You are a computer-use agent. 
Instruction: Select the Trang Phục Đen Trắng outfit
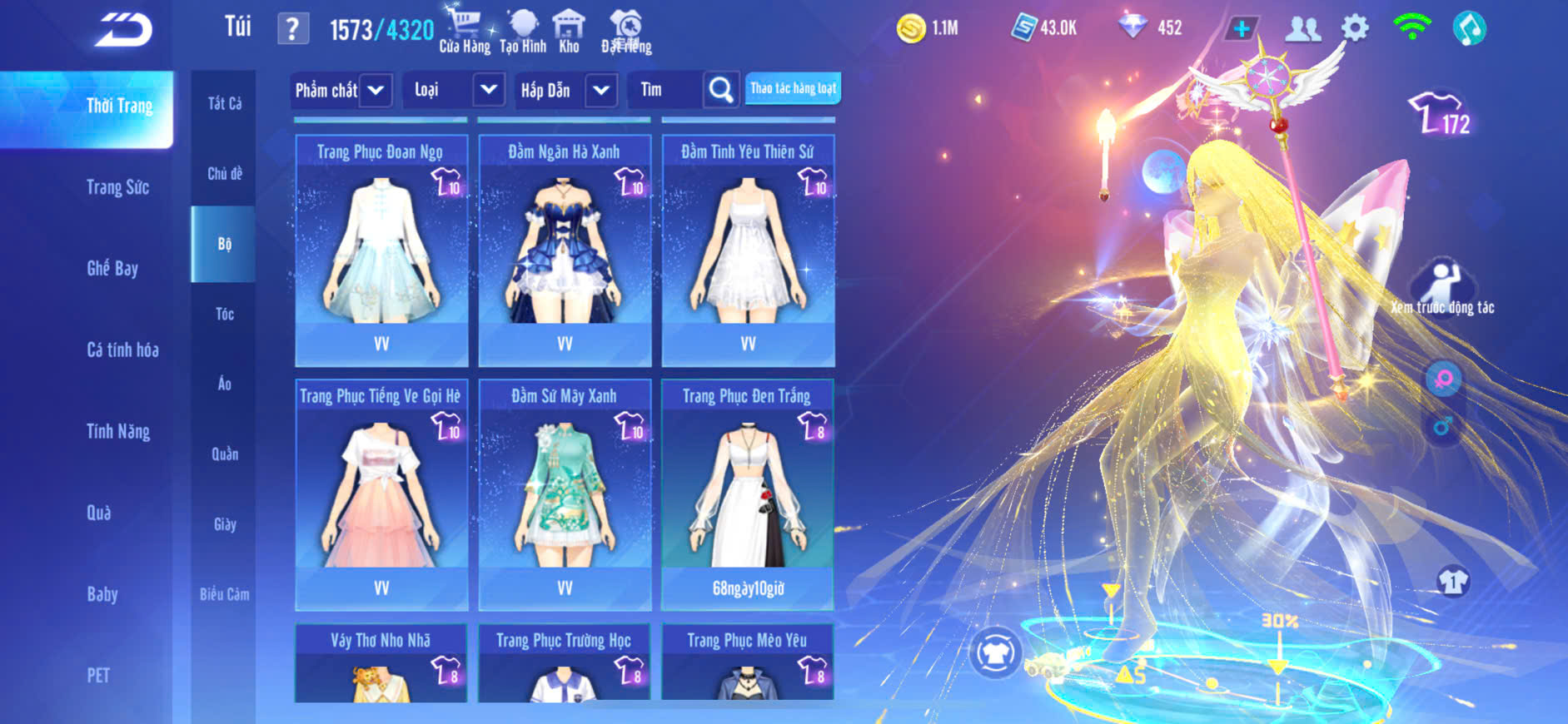(x=748, y=494)
